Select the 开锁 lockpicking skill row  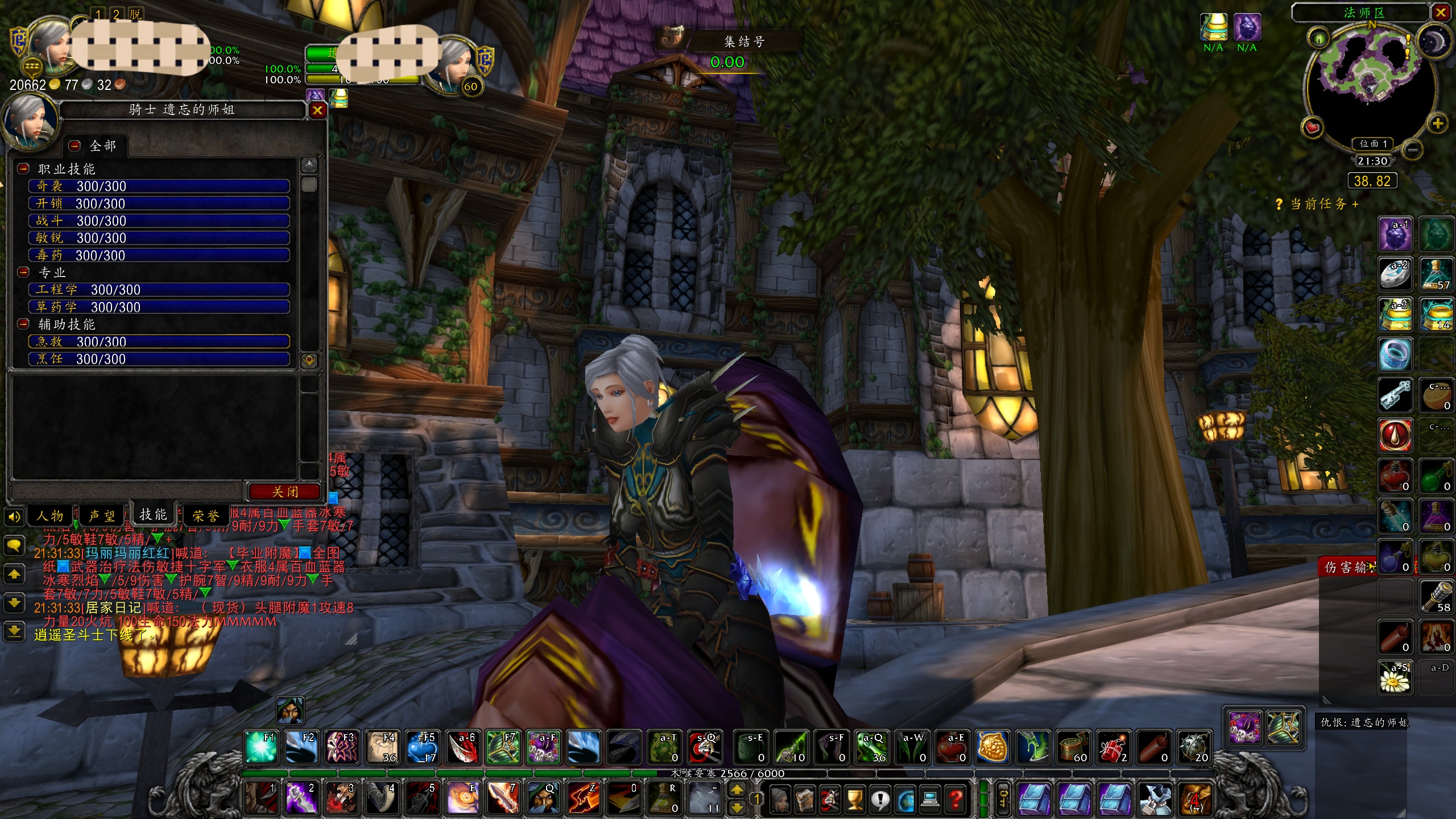click(x=159, y=204)
